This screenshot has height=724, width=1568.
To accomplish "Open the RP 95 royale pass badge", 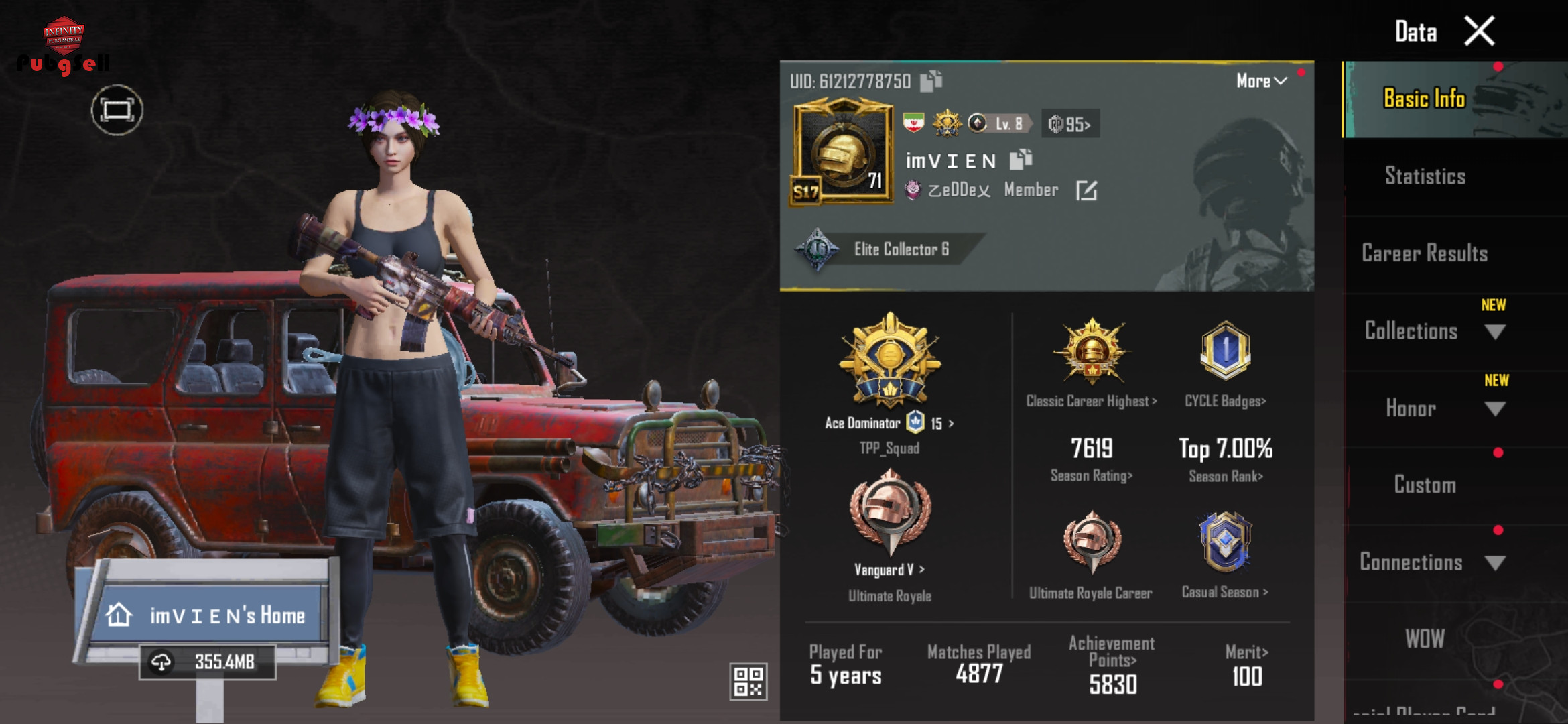I will [1070, 124].
